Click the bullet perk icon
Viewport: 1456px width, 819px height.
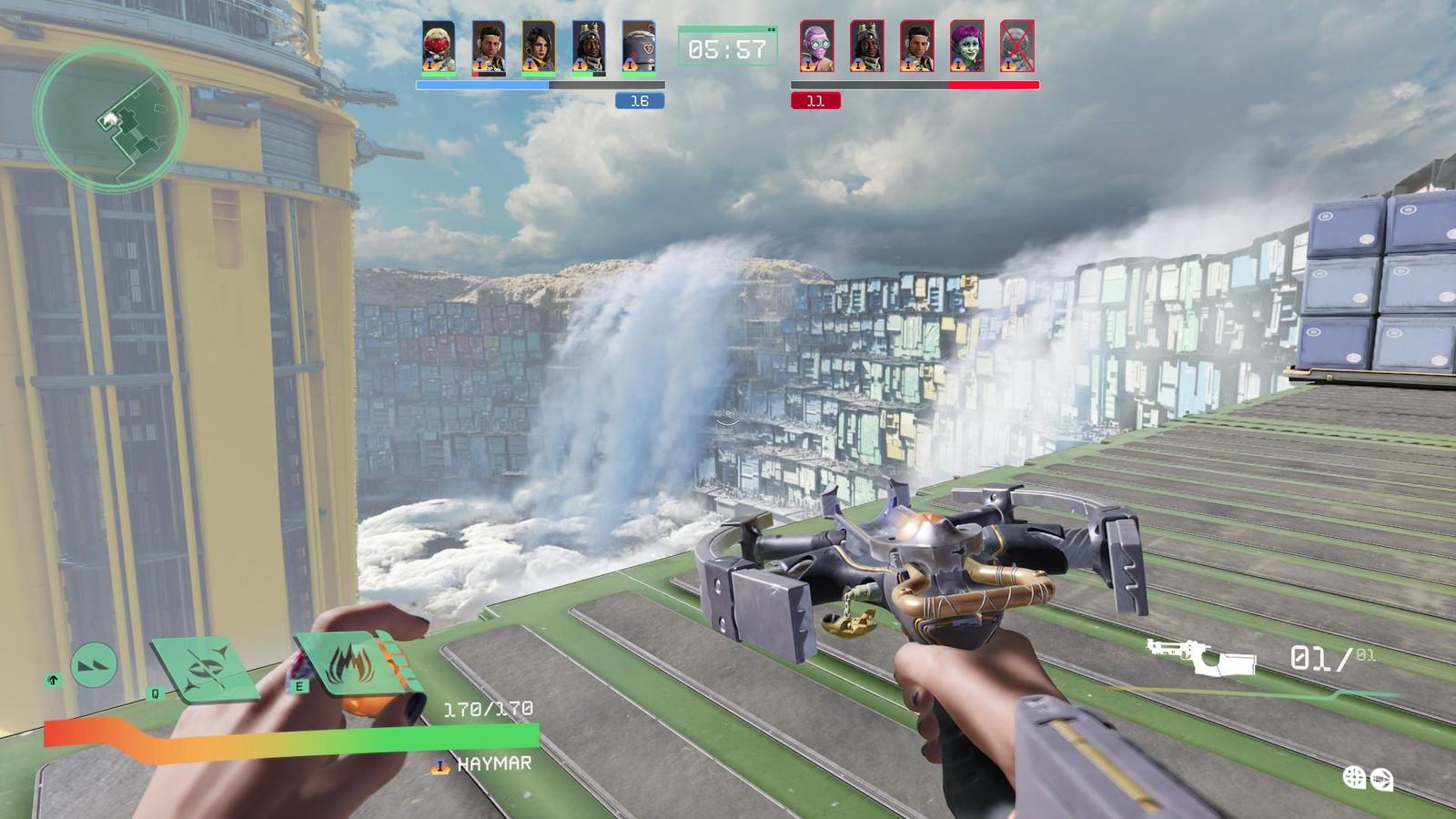1381,778
